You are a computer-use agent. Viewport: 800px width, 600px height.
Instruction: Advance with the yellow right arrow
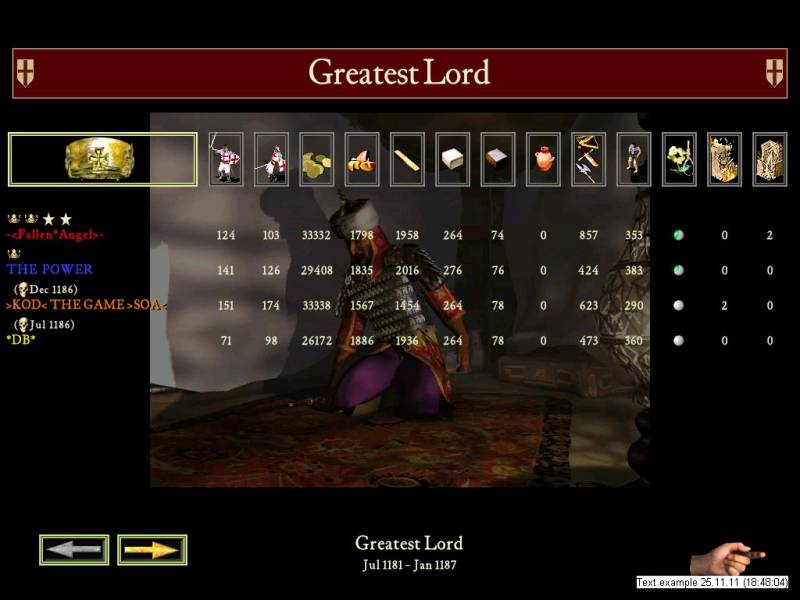point(152,549)
